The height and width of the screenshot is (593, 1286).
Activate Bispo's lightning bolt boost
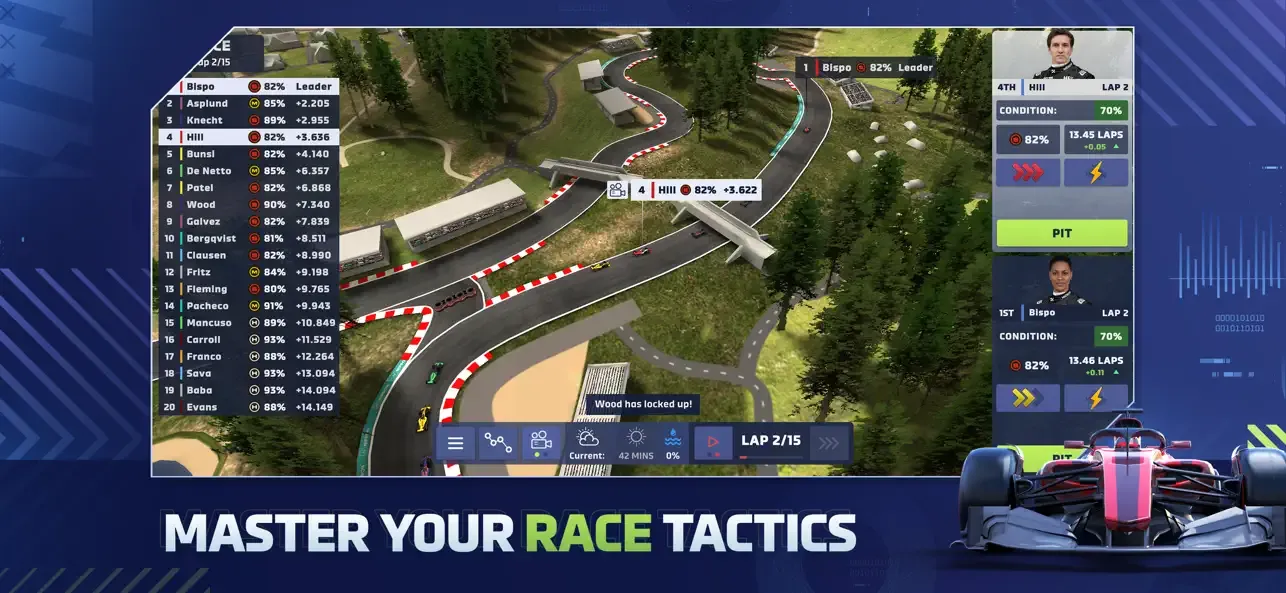1095,398
